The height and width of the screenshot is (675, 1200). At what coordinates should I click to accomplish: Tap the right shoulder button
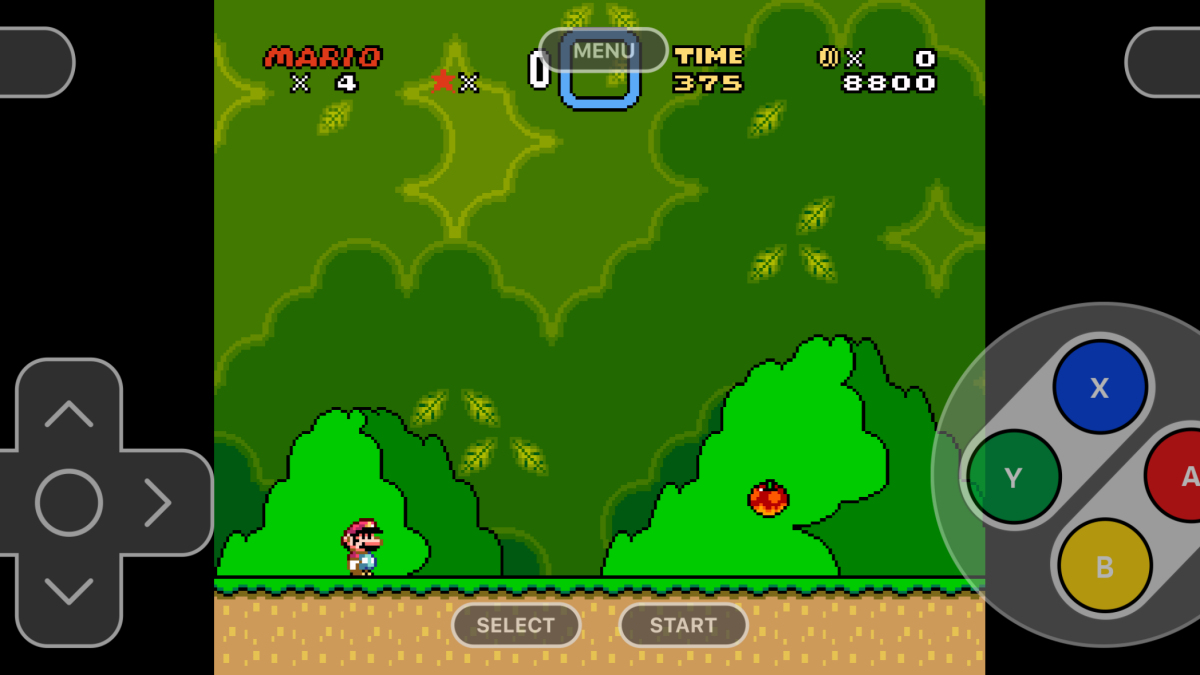click(1165, 62)
